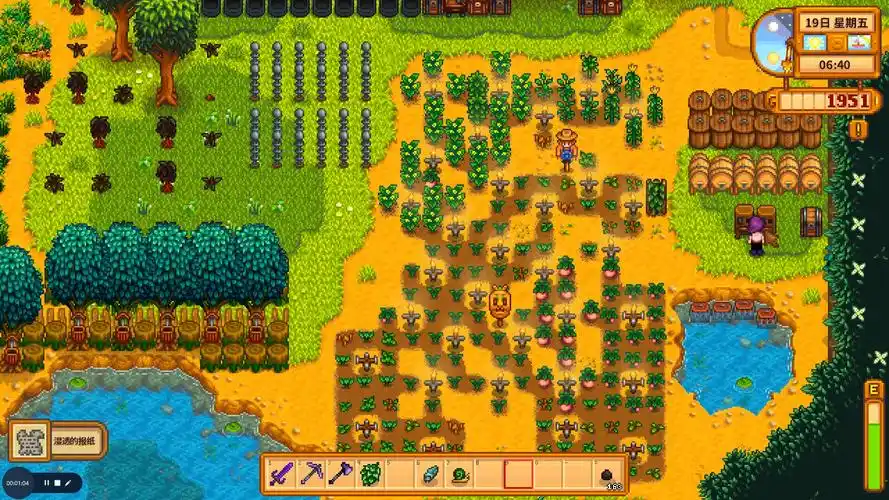Pause the screen recording
The height and width of the screenshot is (500, 889).
point(46,483)
